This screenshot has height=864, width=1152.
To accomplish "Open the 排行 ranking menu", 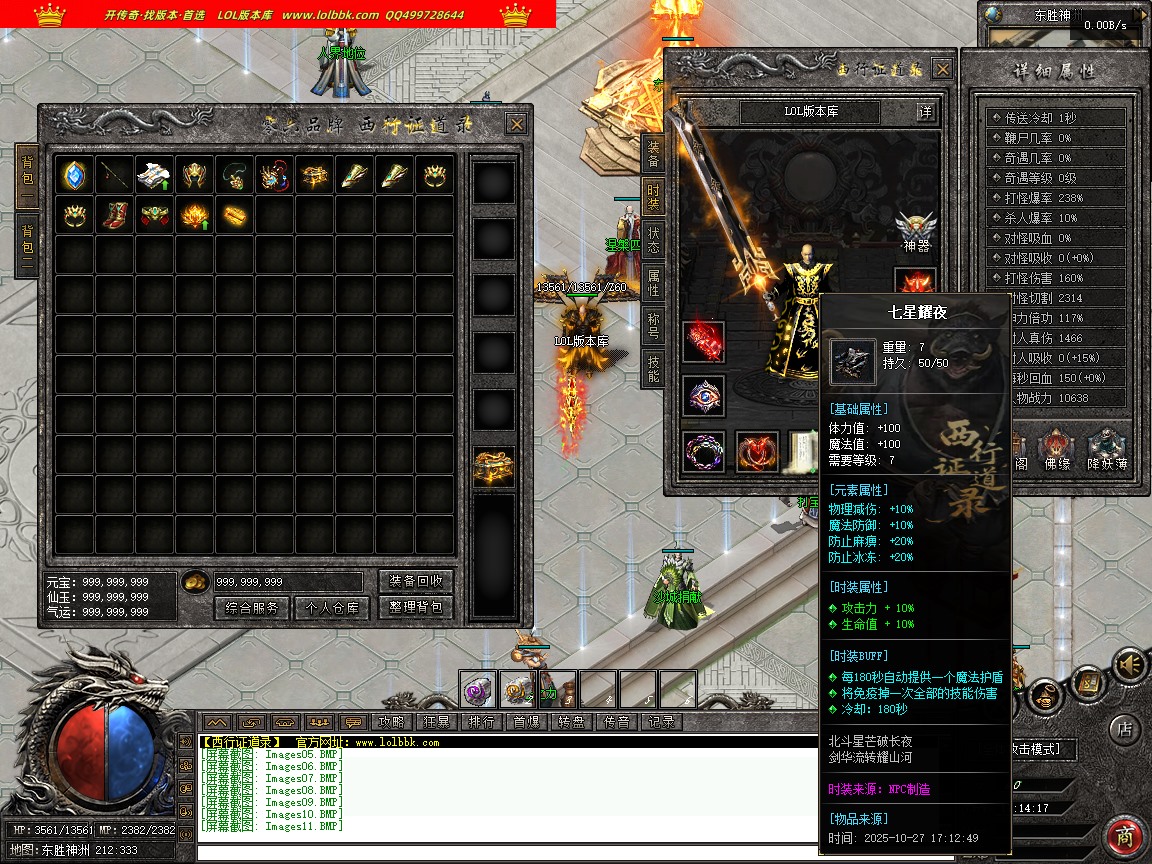I will (x=481, y=722).
